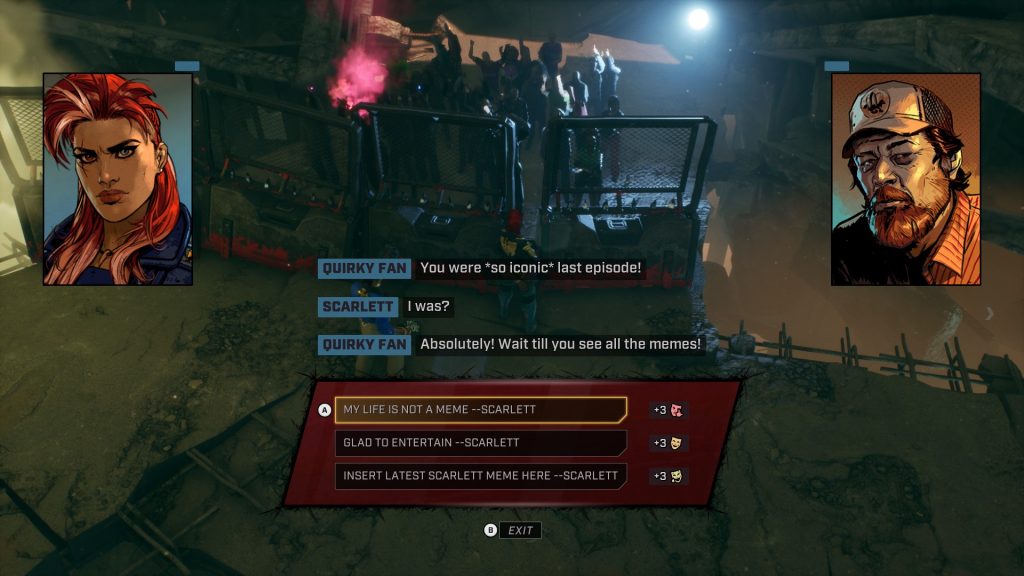Select the "Glad to entertain" dialogue option
The image size is (1024, 576).
480,443
